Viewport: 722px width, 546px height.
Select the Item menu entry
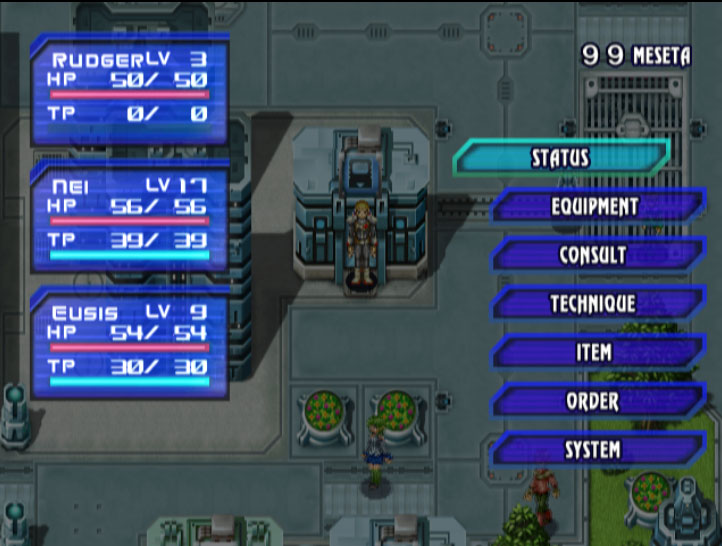pyautogui.click(x=594, y=353)
